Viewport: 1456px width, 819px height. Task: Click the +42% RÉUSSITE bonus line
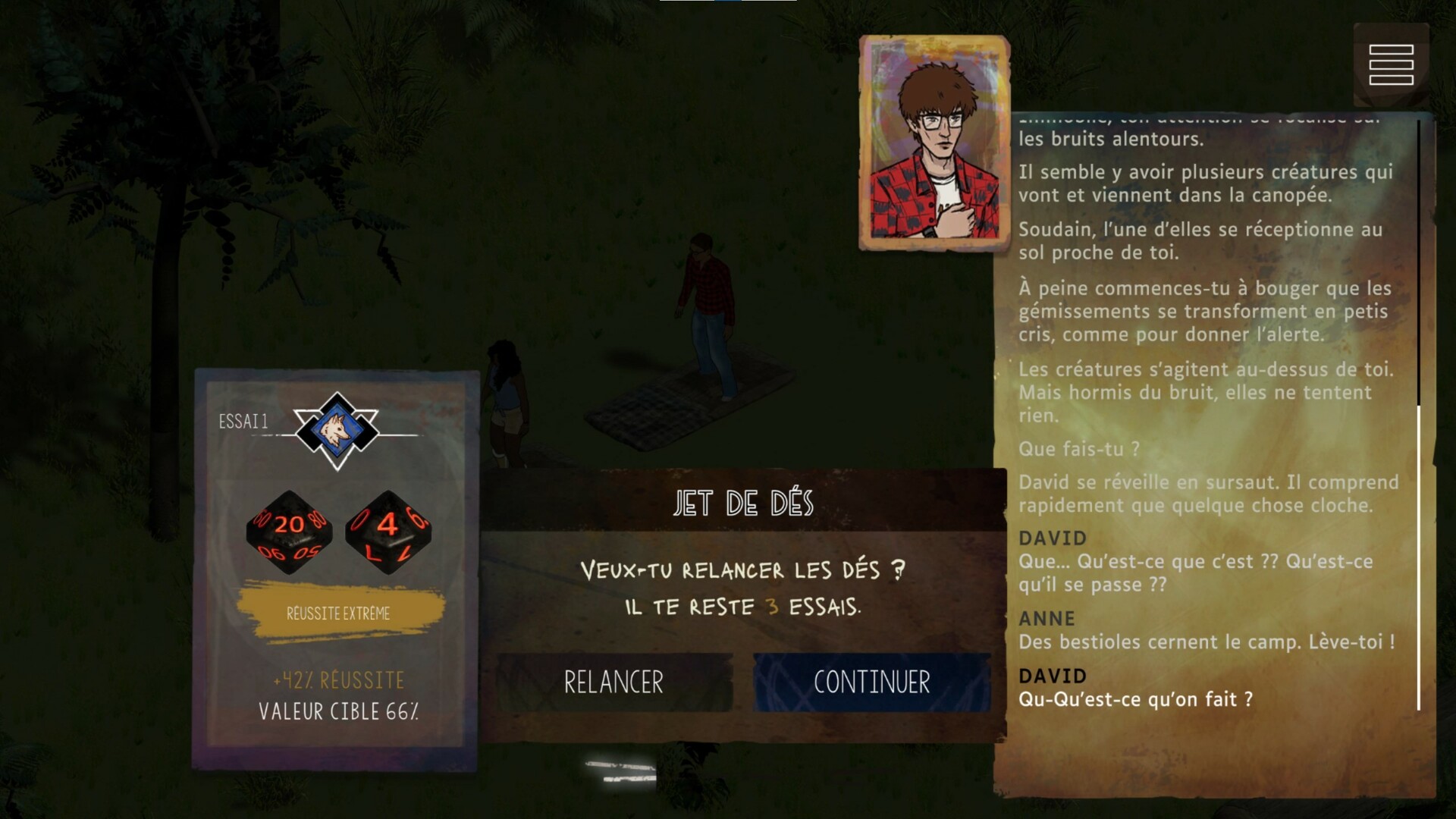click(x=339, y=681)
